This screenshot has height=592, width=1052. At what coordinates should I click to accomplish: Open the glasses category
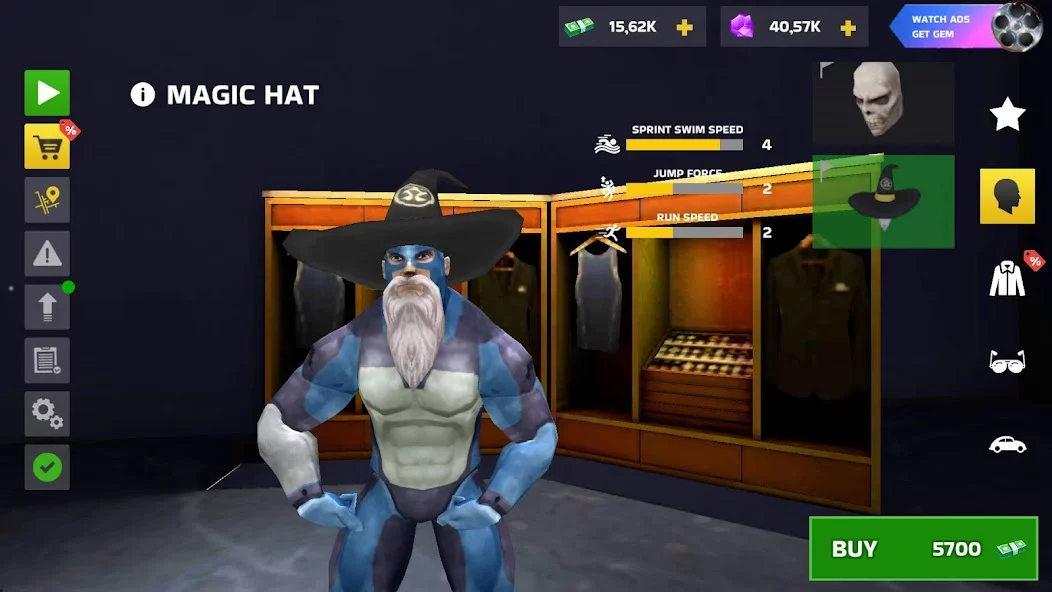pos(1007,362)
